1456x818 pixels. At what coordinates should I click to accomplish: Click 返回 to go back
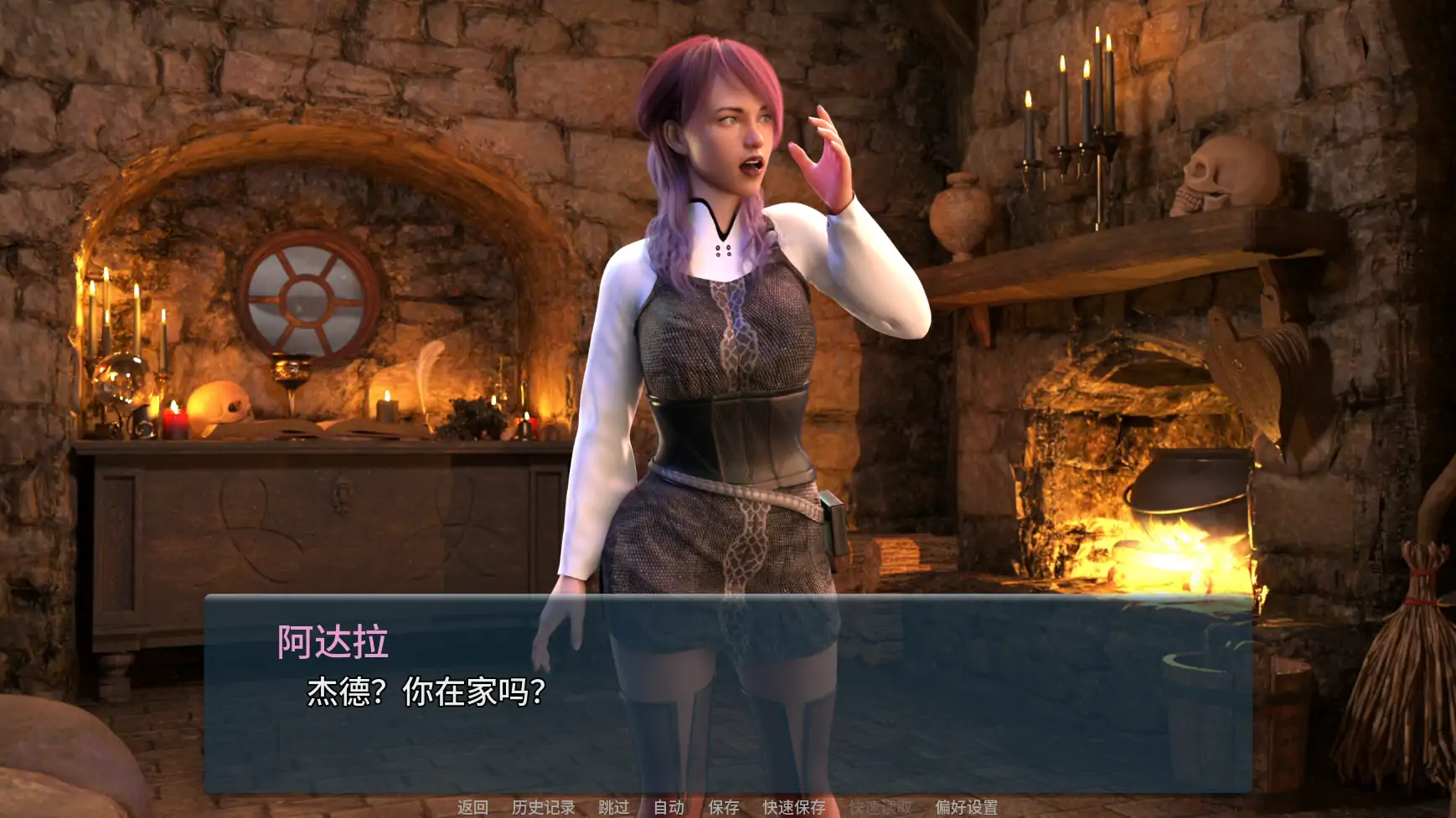(x=471, y=806)
